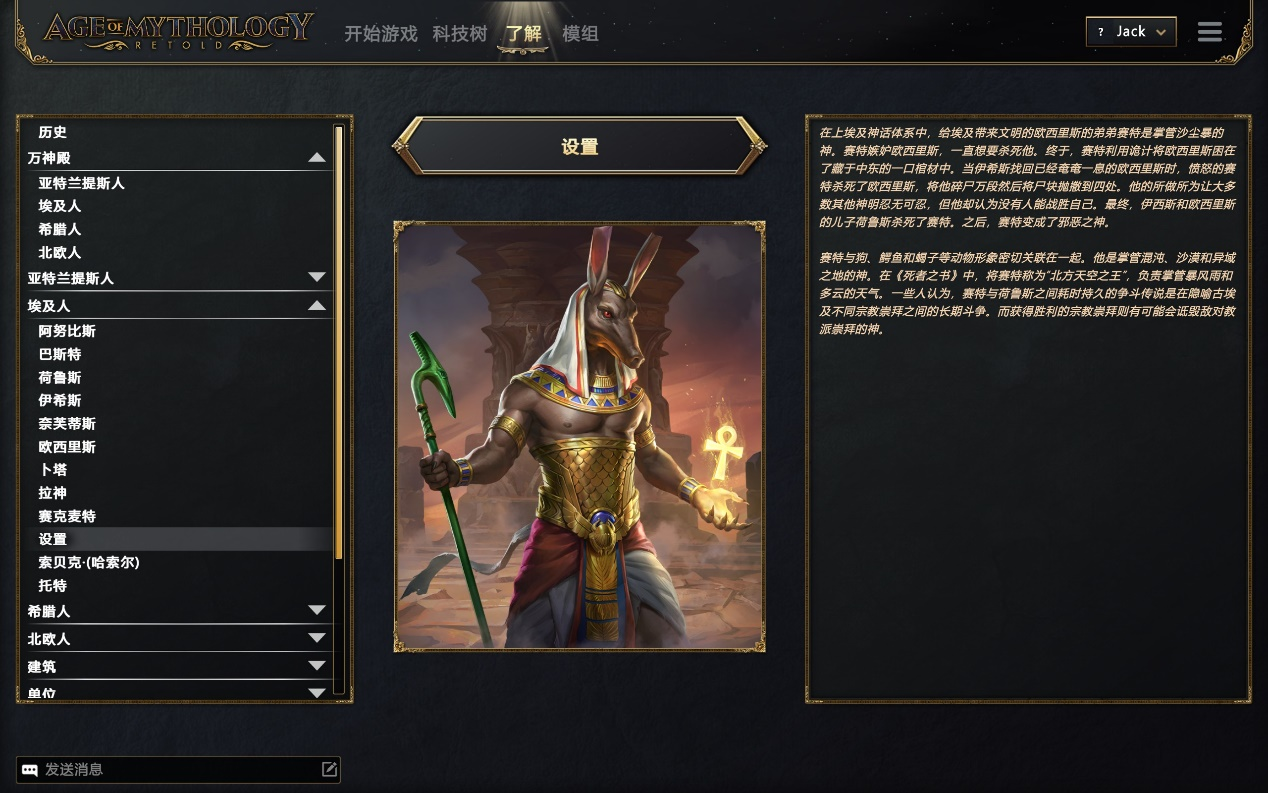Select 欧西里斯 in the god list
This screenshot has width=1268, height=793.
67,447
